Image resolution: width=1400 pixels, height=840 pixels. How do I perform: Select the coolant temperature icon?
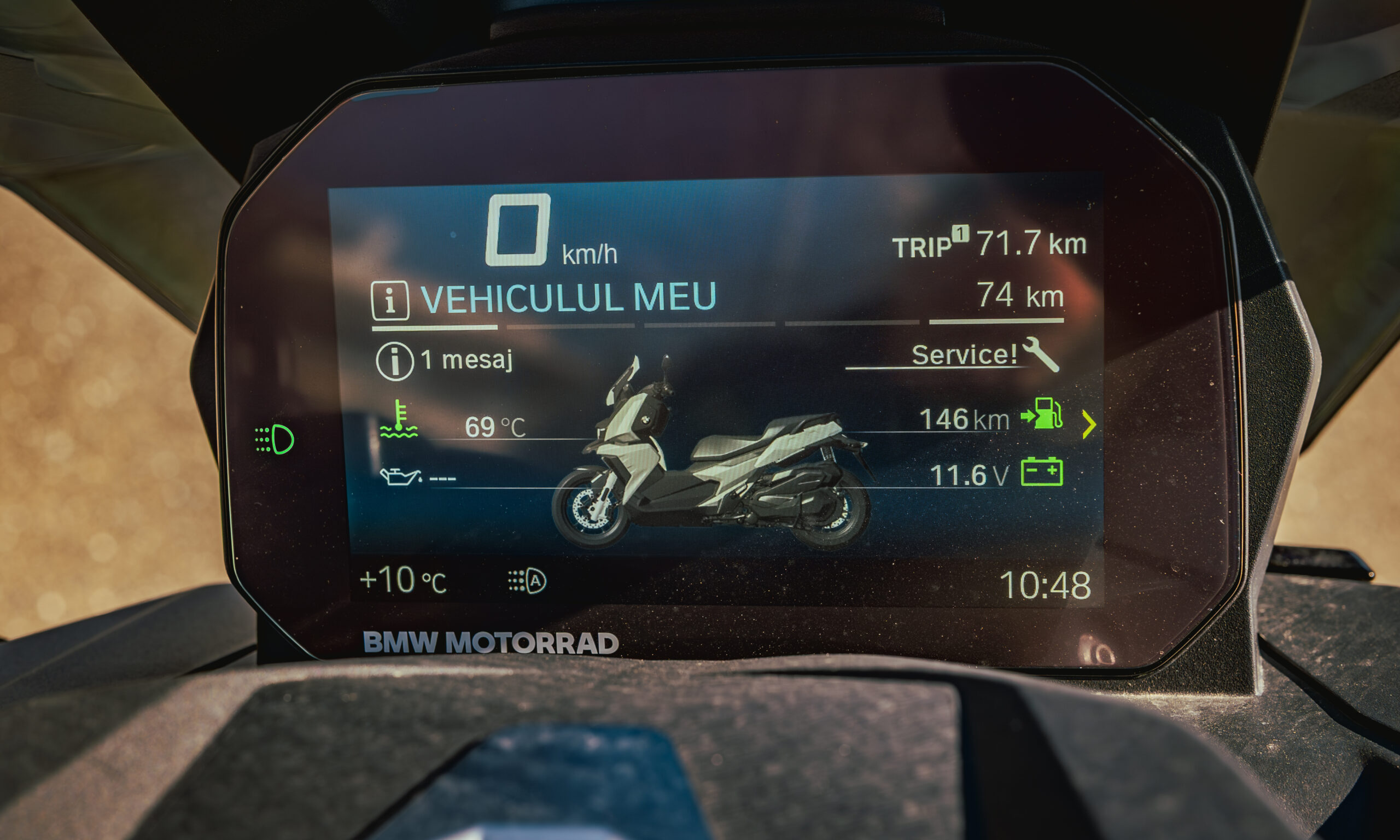click(400, 420)
